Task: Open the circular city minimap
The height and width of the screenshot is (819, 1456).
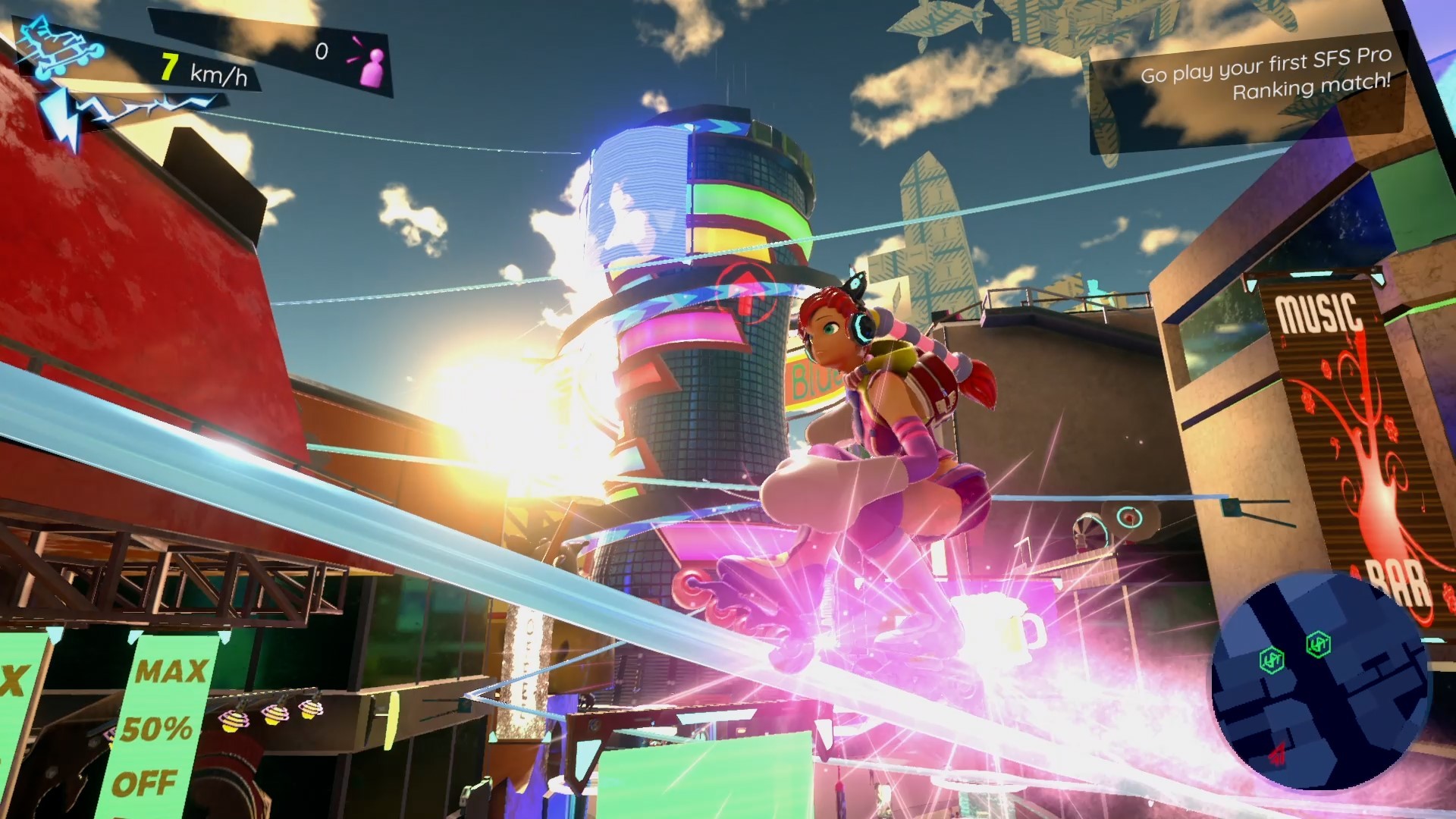Action: tap(1319, 681)
